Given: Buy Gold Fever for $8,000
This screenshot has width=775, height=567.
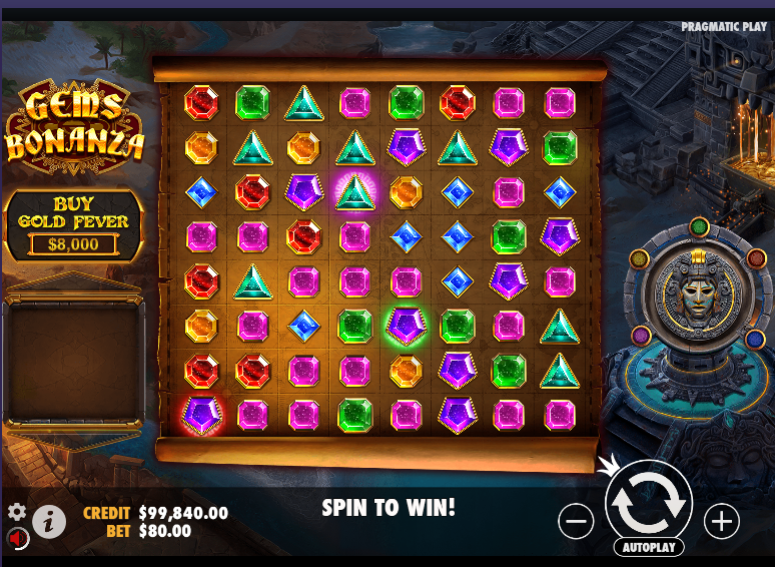Looking at the screenshot, I should [x=73, y=226].
